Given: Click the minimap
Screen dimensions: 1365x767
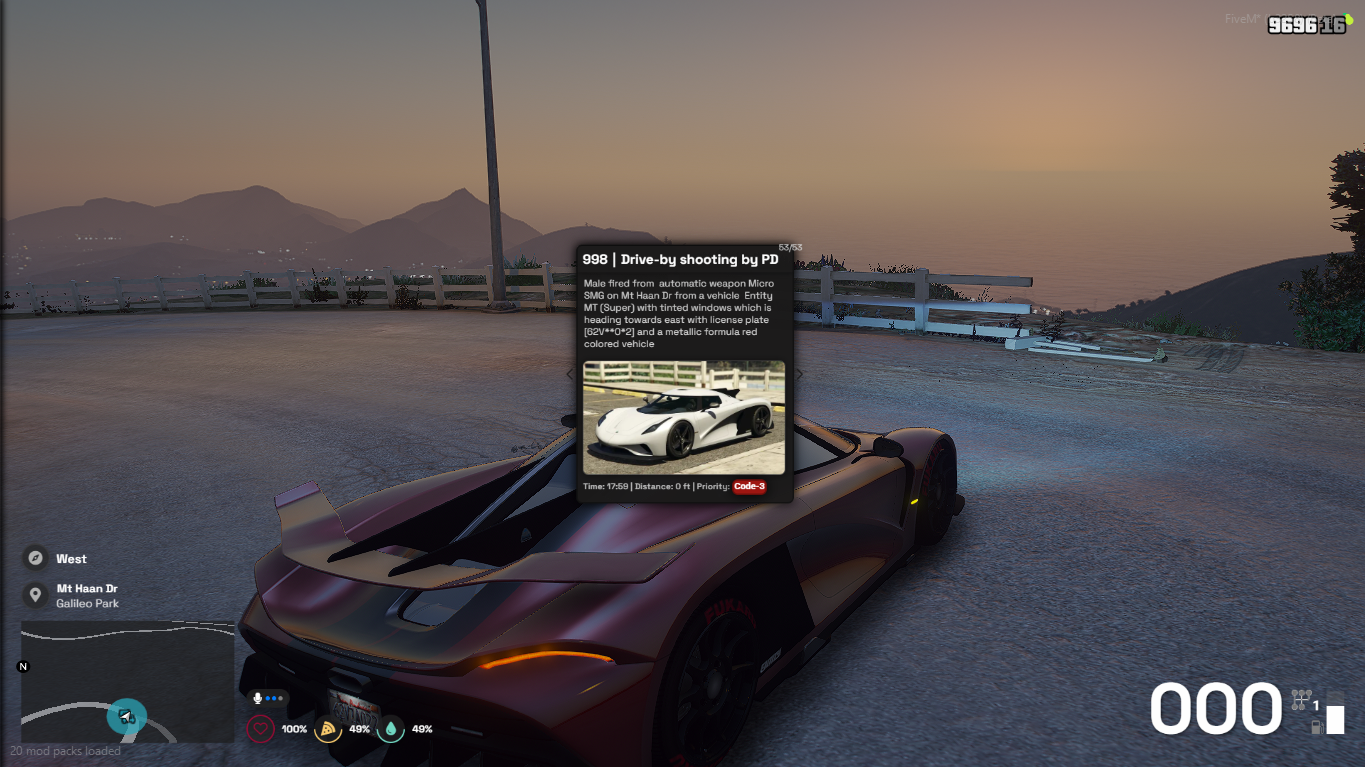Looking at the screenshot, I should [128, 681].
